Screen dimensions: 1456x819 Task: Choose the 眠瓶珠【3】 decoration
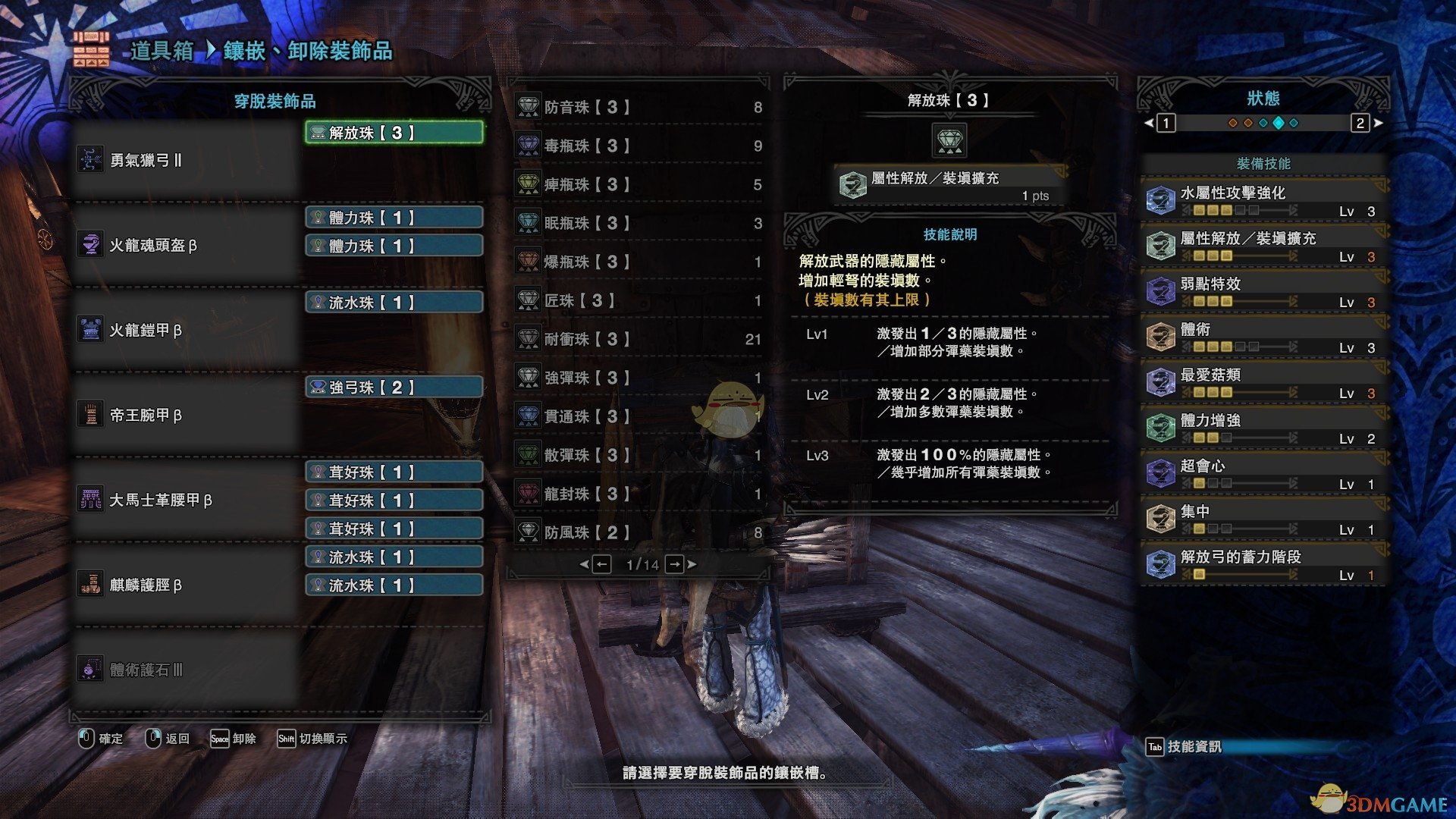639,223
